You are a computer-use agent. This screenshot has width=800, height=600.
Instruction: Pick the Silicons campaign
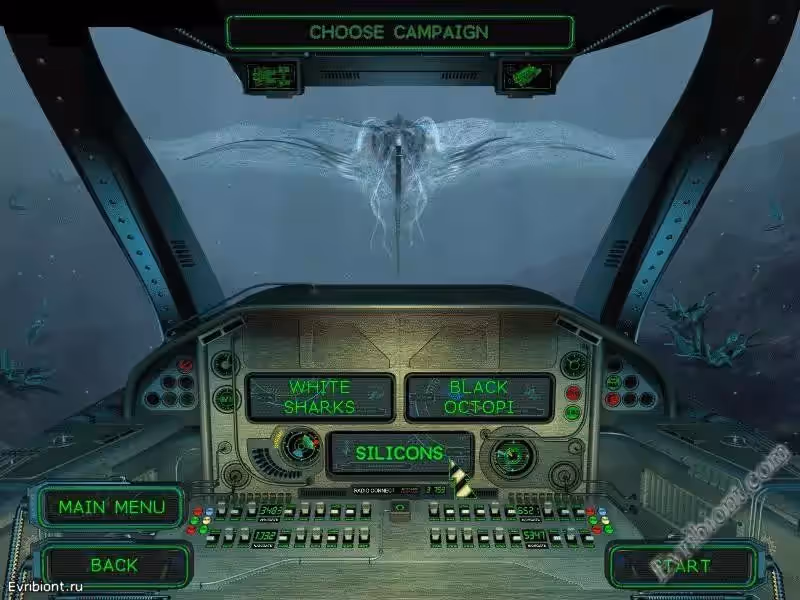coord(399,453)
